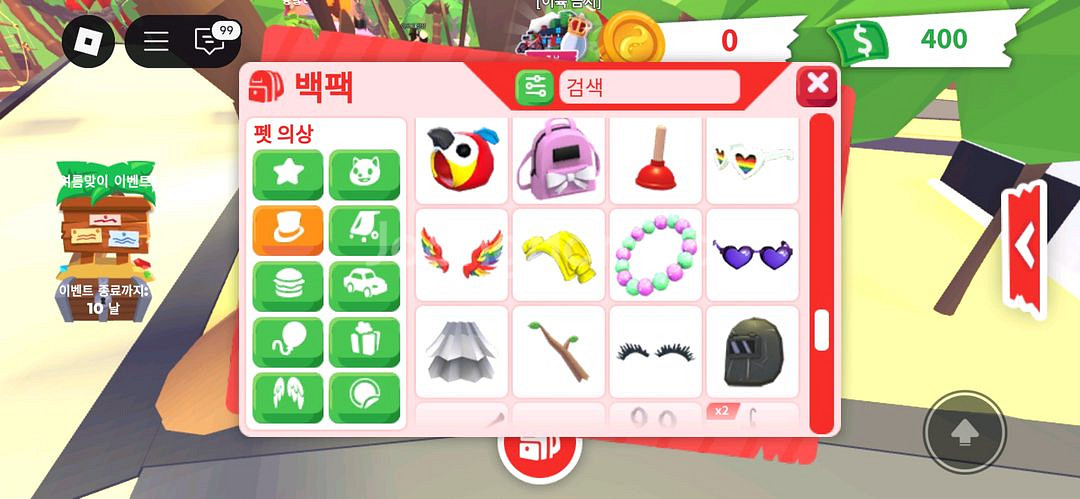1080x499 pixels.
Task: Open the car vehicles category
Action: click(x=364, y=286)
